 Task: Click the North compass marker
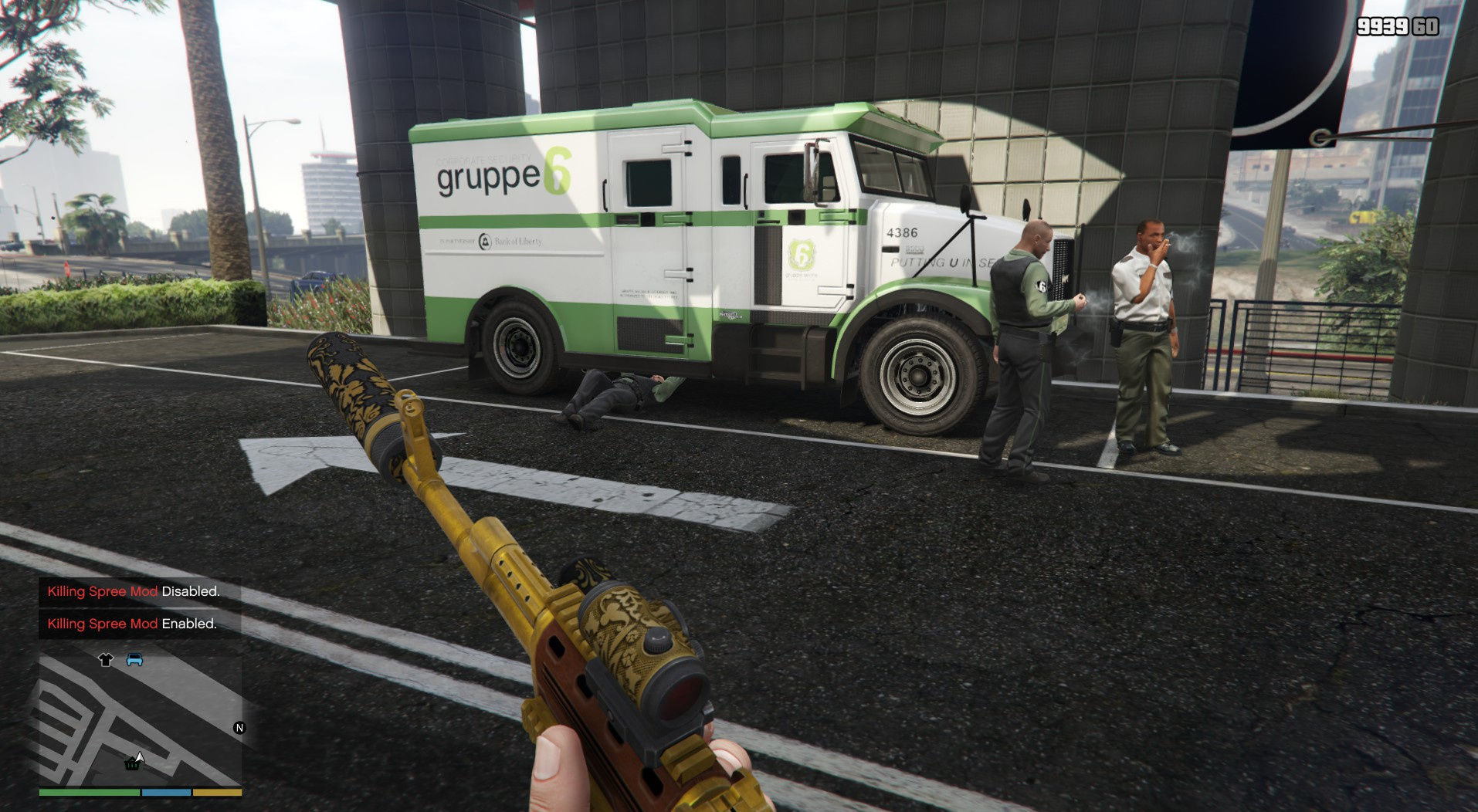point(239,728)
